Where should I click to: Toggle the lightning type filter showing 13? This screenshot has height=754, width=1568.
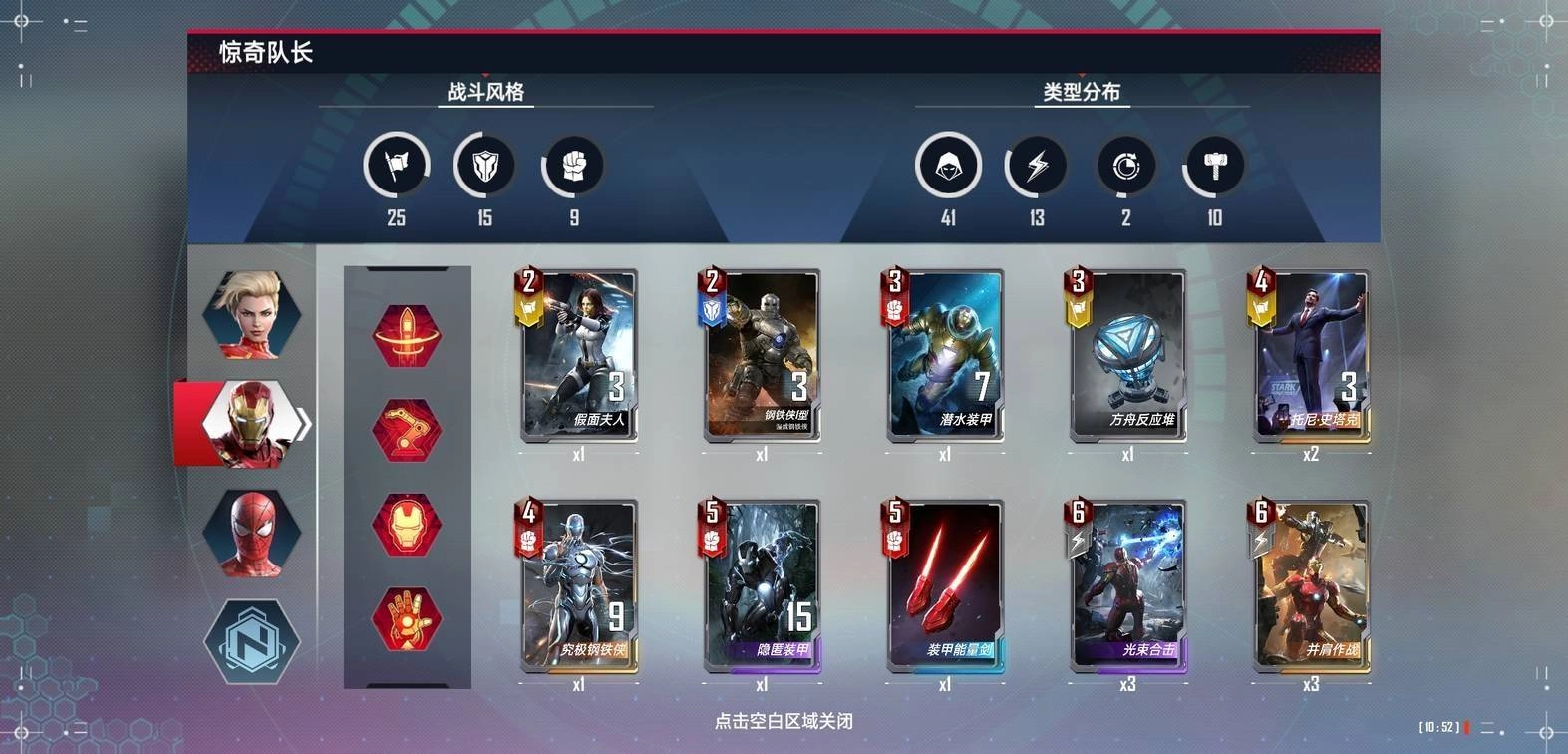coord(1037,166)
